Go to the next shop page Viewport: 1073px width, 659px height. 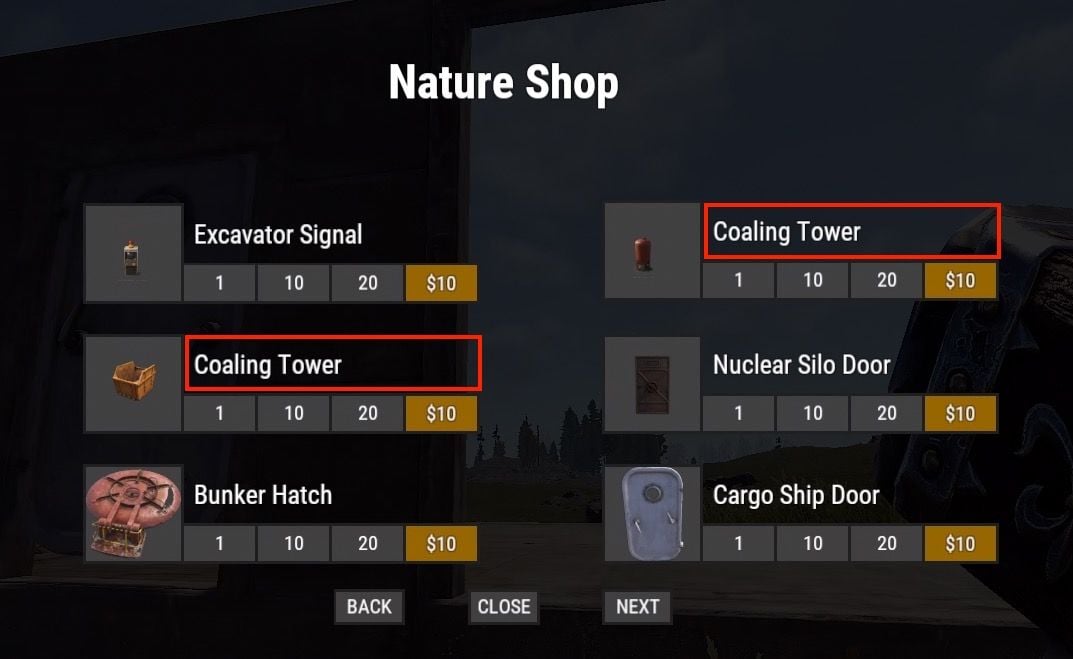click(x=637, y=607)
